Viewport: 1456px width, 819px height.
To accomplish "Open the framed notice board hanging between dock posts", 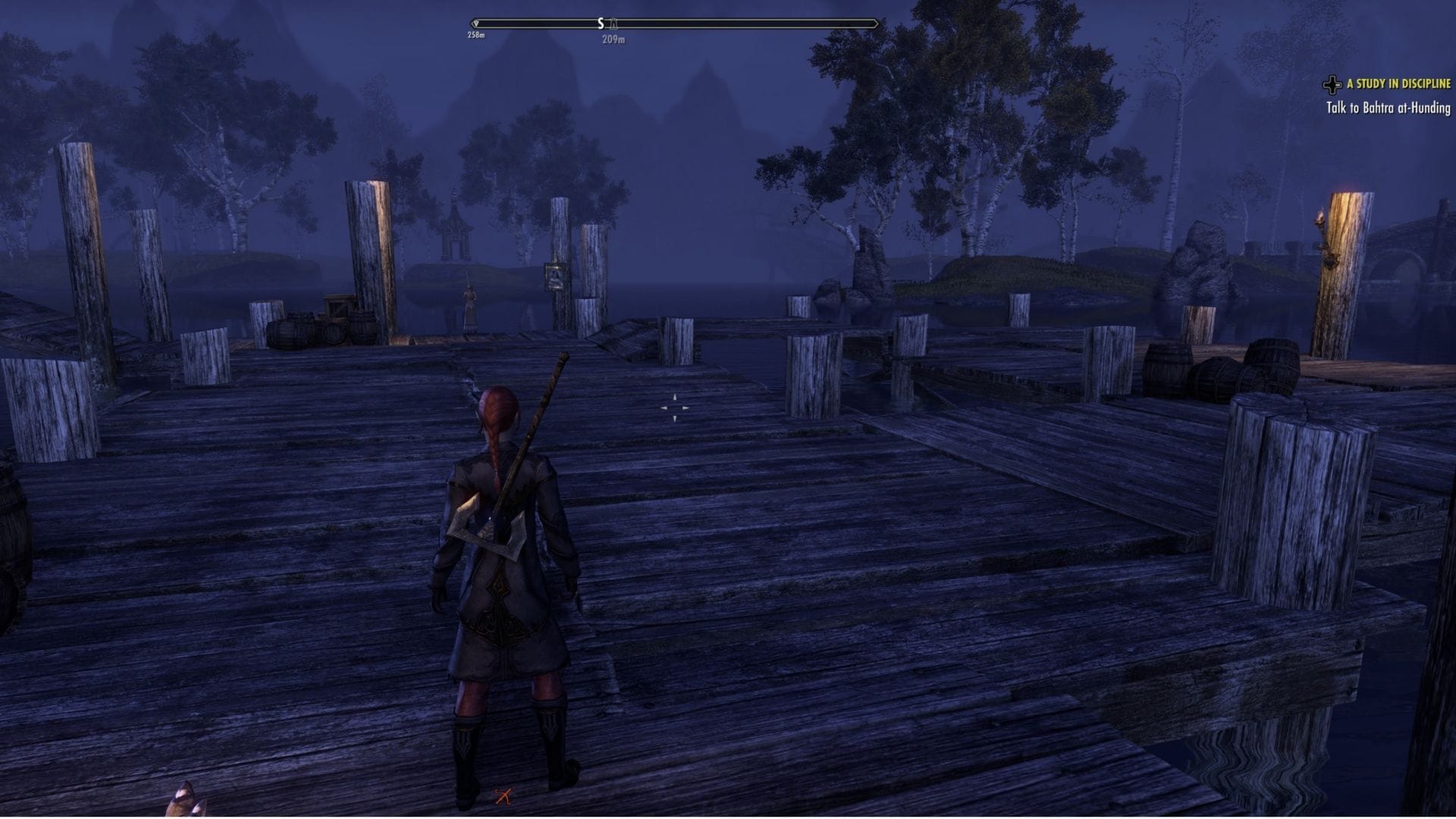I will (555, 276).
